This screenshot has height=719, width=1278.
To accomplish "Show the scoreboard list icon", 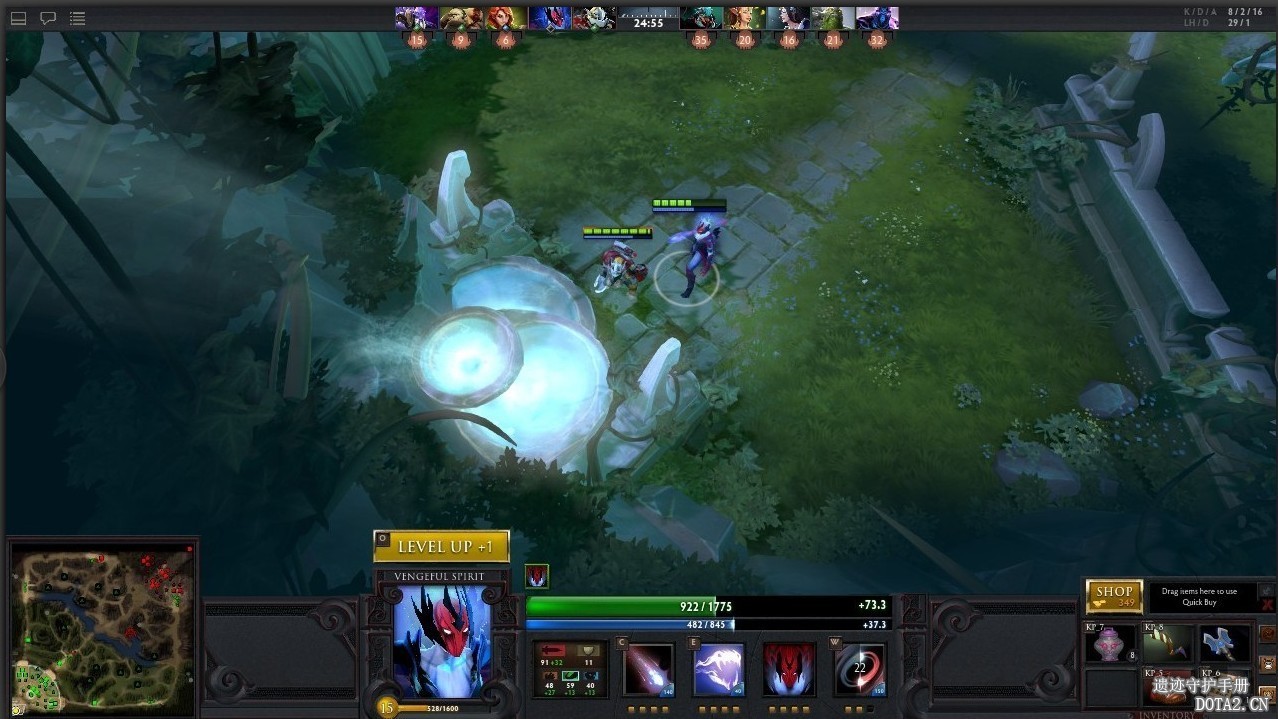I will 78,18.
